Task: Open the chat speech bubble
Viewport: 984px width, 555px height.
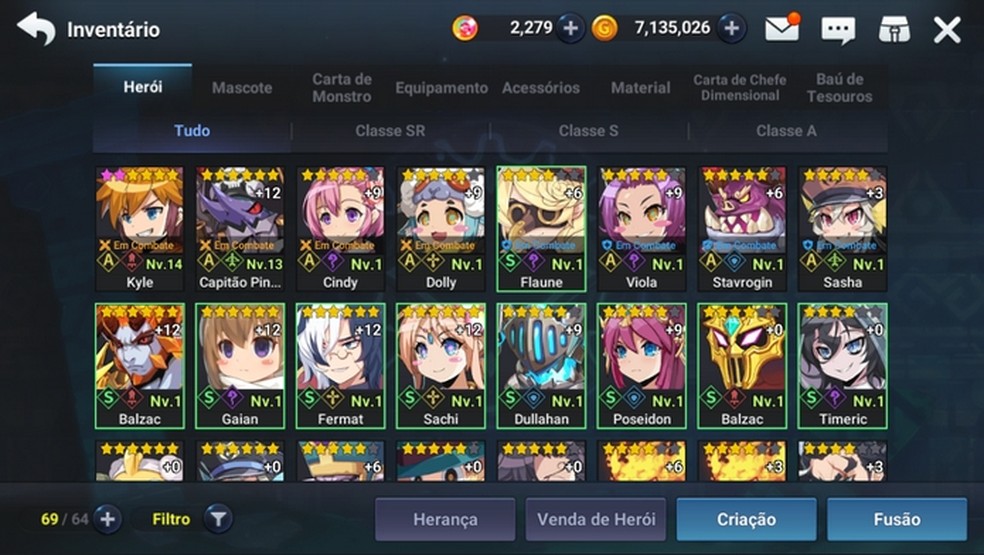Action: [x=838, y=29]
